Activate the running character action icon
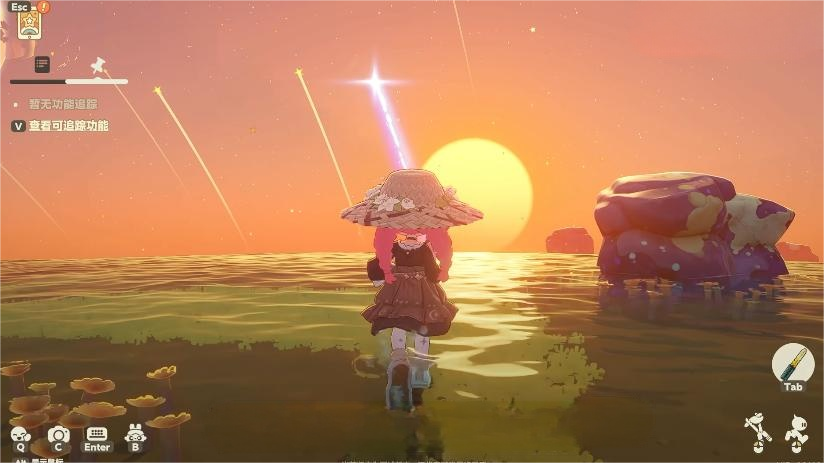This screenshot has height=463, width=824. (796, 431)
